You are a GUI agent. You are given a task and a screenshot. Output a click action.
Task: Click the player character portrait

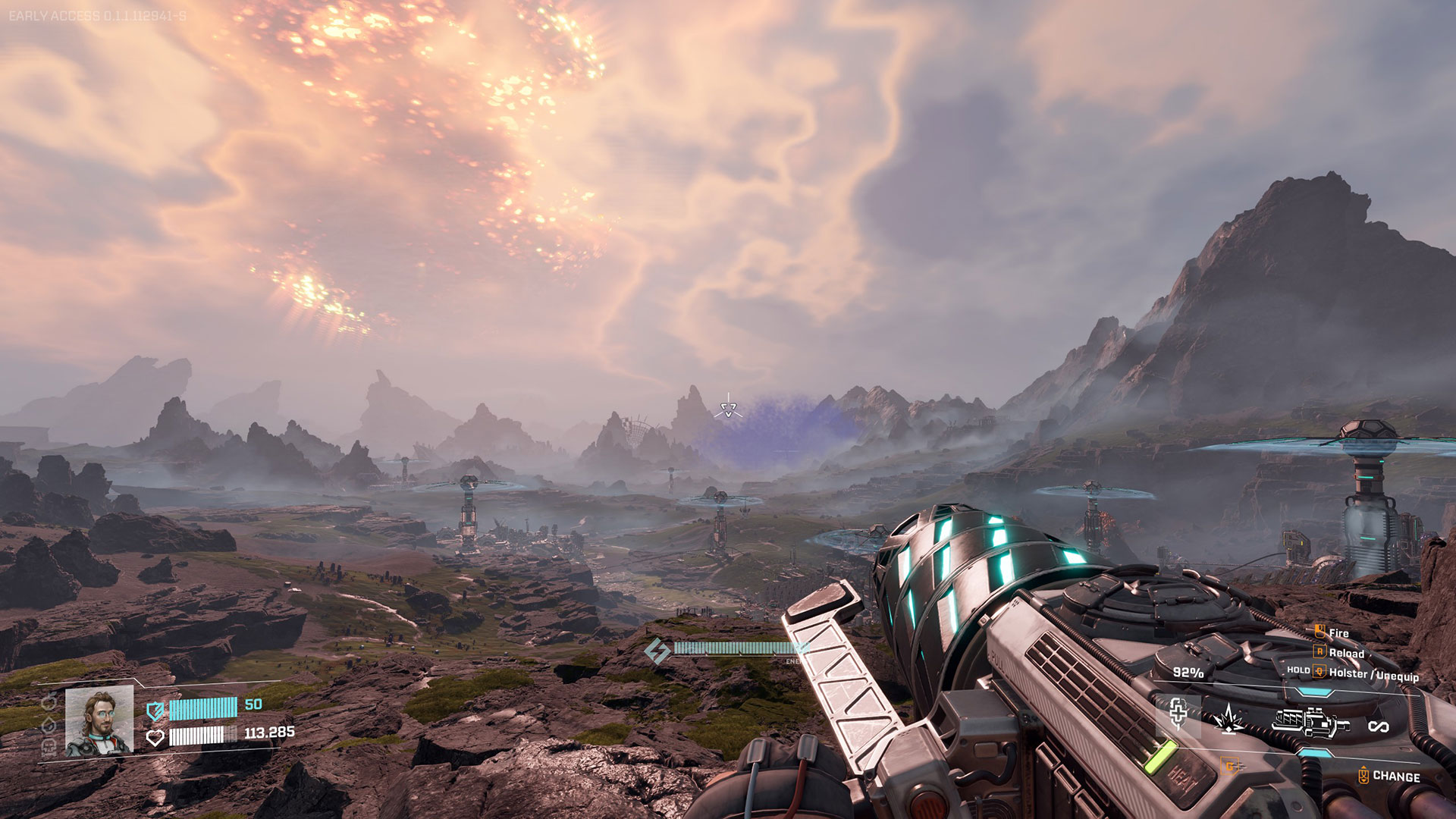click(99, 721)
